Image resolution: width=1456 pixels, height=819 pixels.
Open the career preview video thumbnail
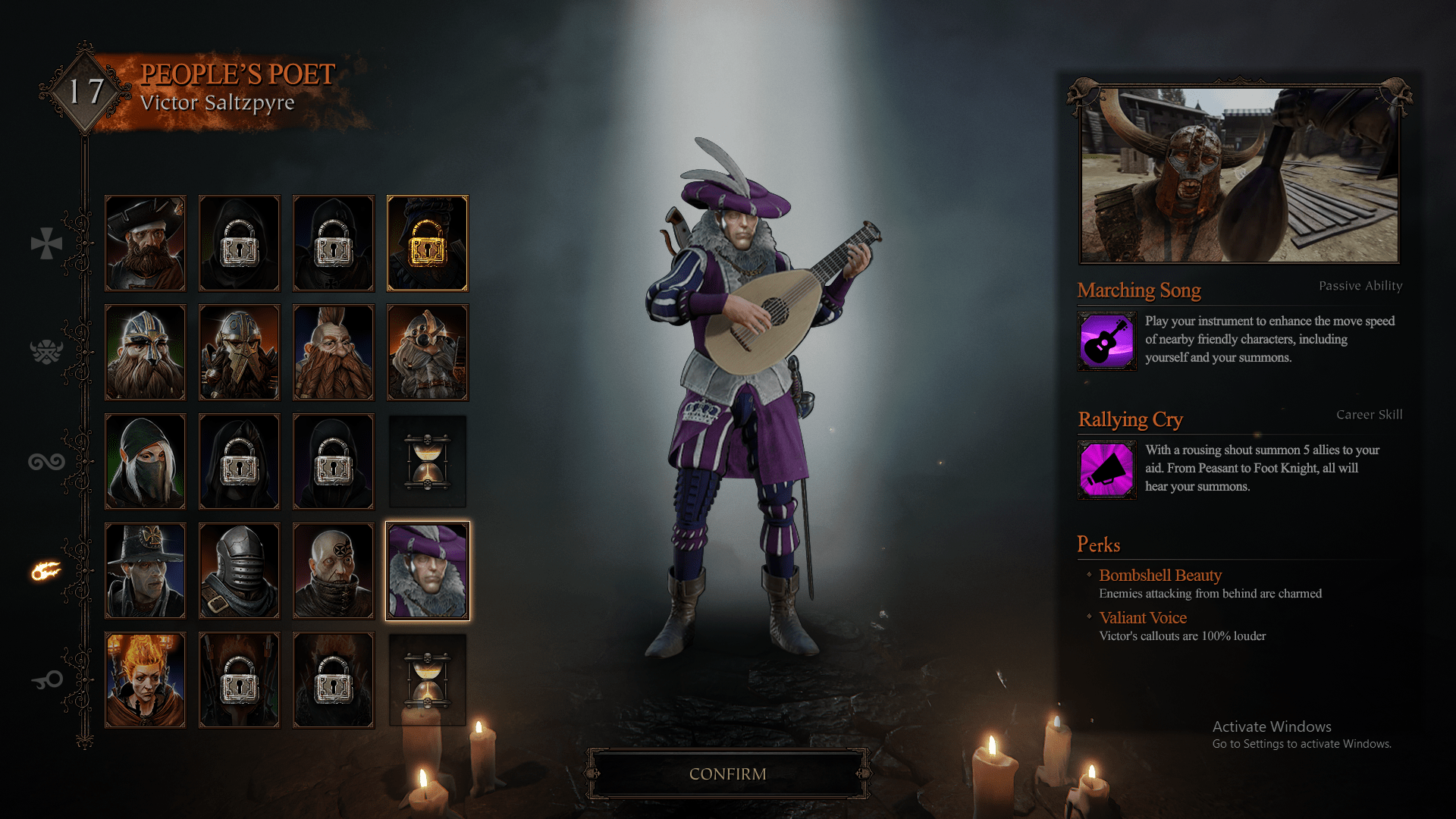pyautogui.click(x=1239, y=174)
